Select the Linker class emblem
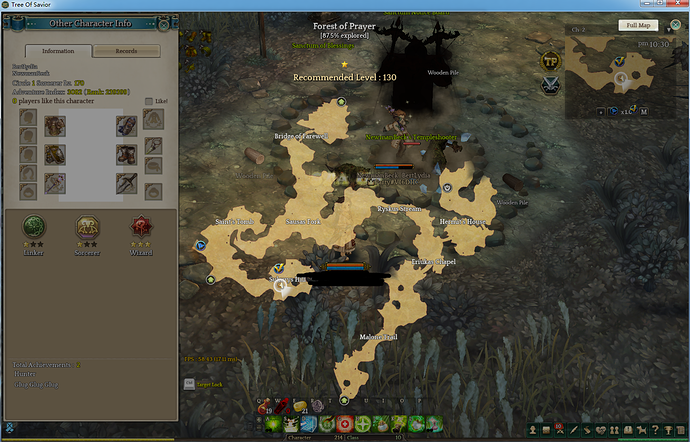 coord(33,225)
